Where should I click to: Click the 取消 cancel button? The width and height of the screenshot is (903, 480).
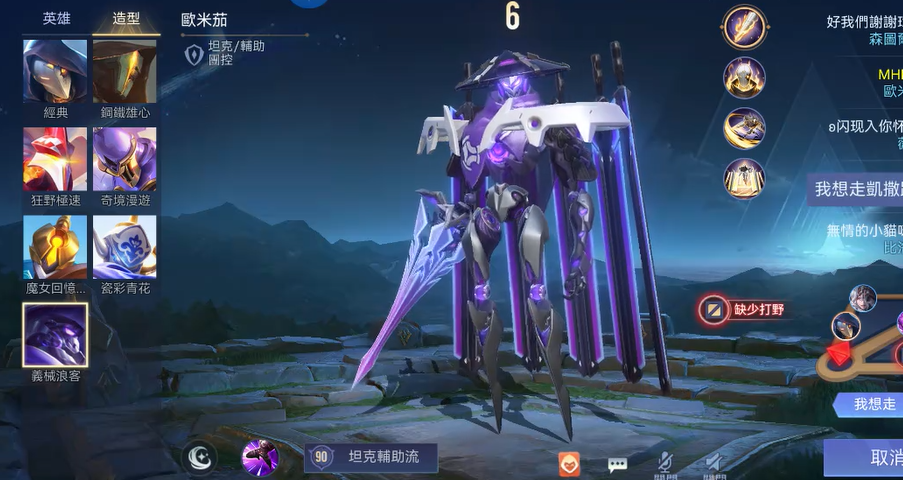870,458
